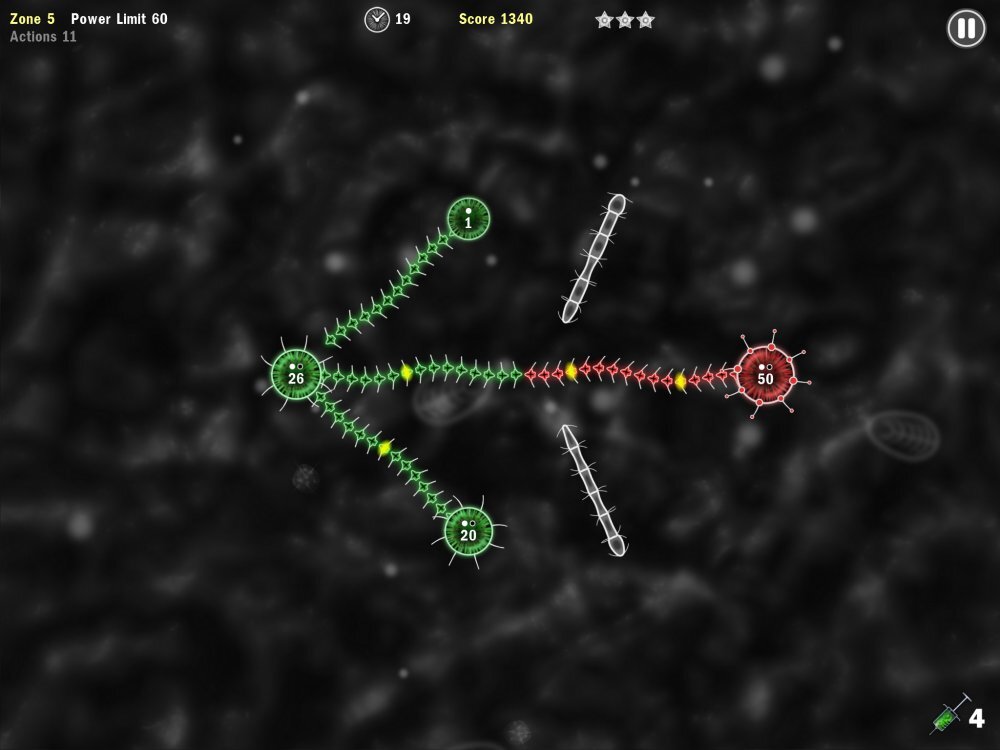
Task: Select the green cell with 20 energy
Action: click(468, 531)
